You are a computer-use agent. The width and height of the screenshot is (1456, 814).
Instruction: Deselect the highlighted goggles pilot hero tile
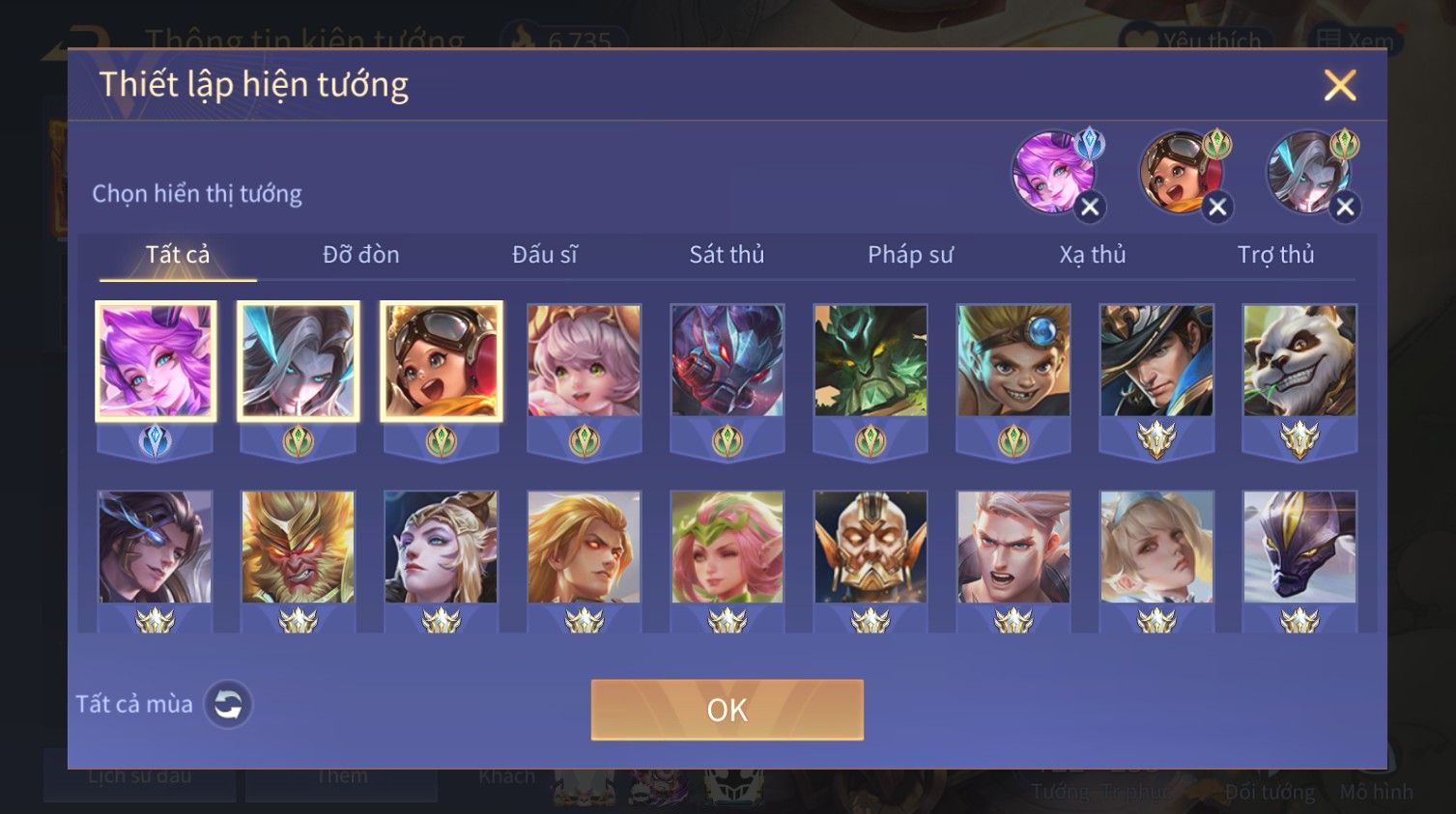coord(442,361)
